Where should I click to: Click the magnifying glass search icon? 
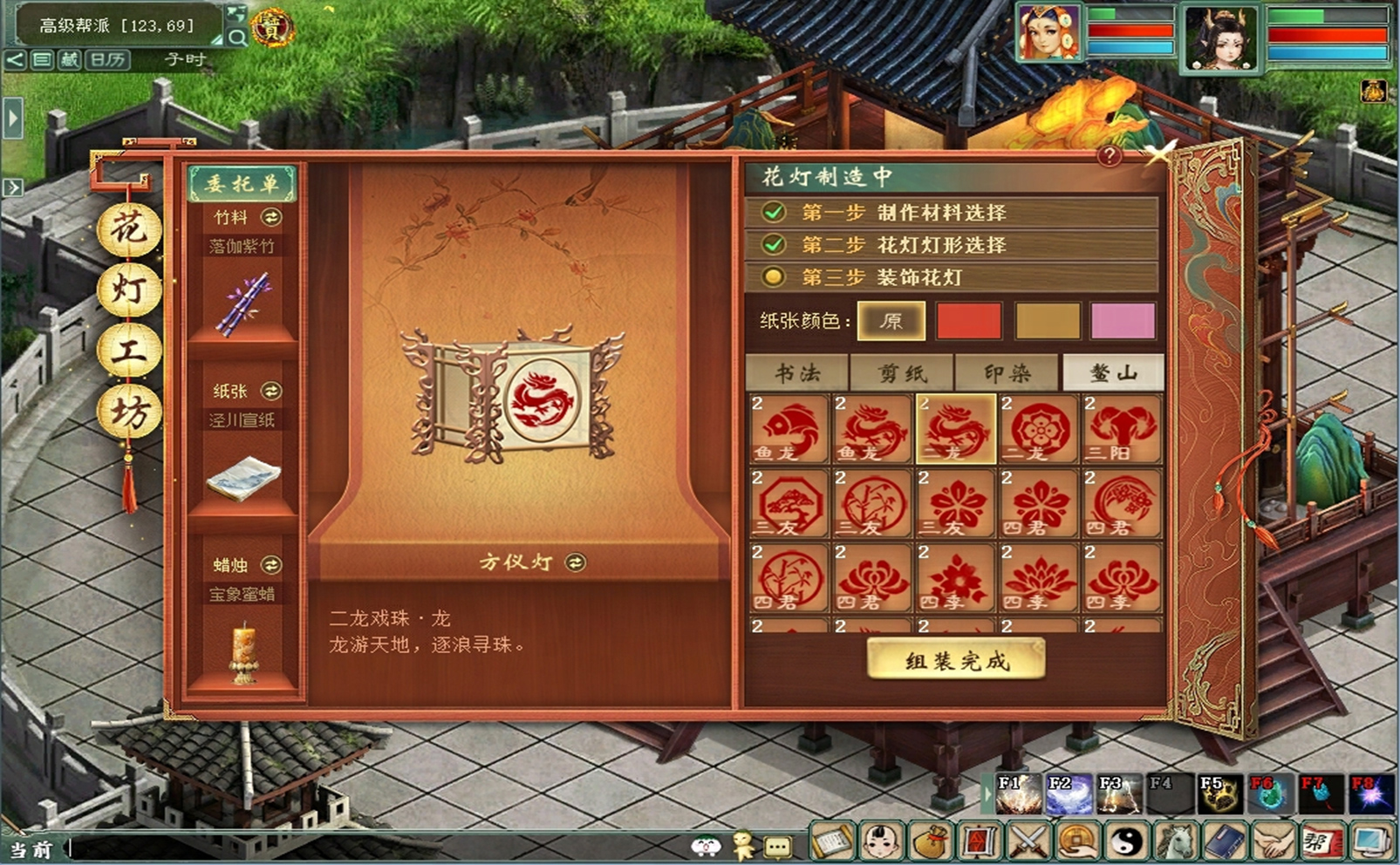236,37
